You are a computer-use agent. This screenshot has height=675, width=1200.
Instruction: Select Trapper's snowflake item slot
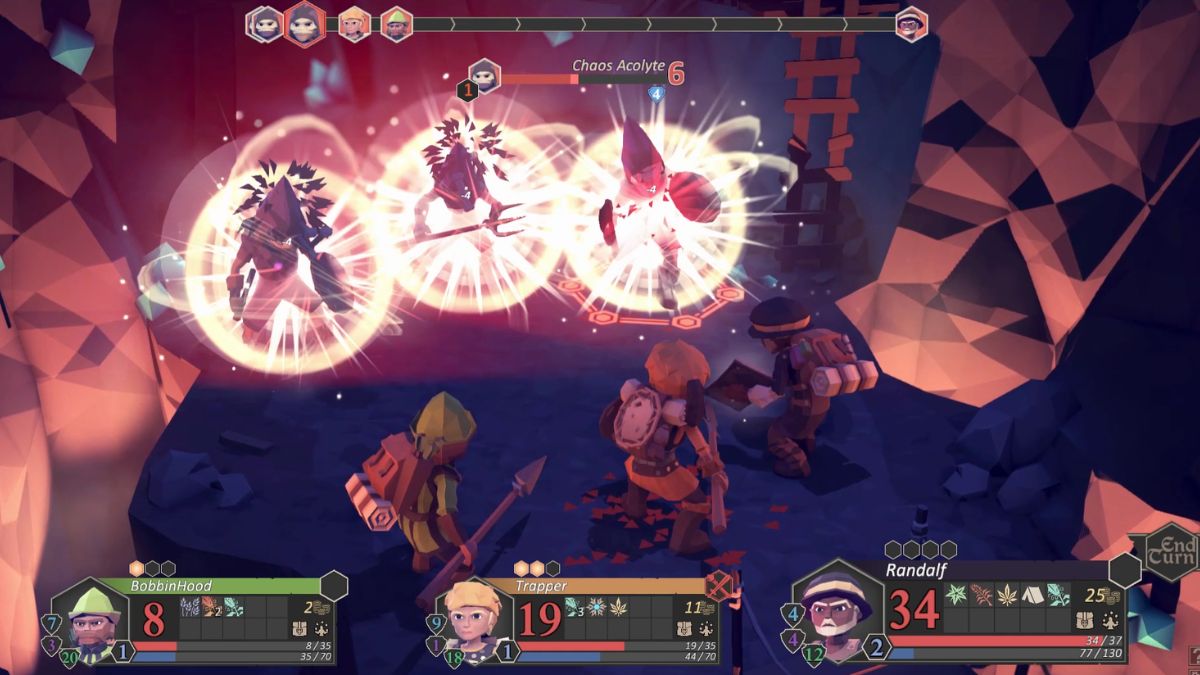point(597,606)
